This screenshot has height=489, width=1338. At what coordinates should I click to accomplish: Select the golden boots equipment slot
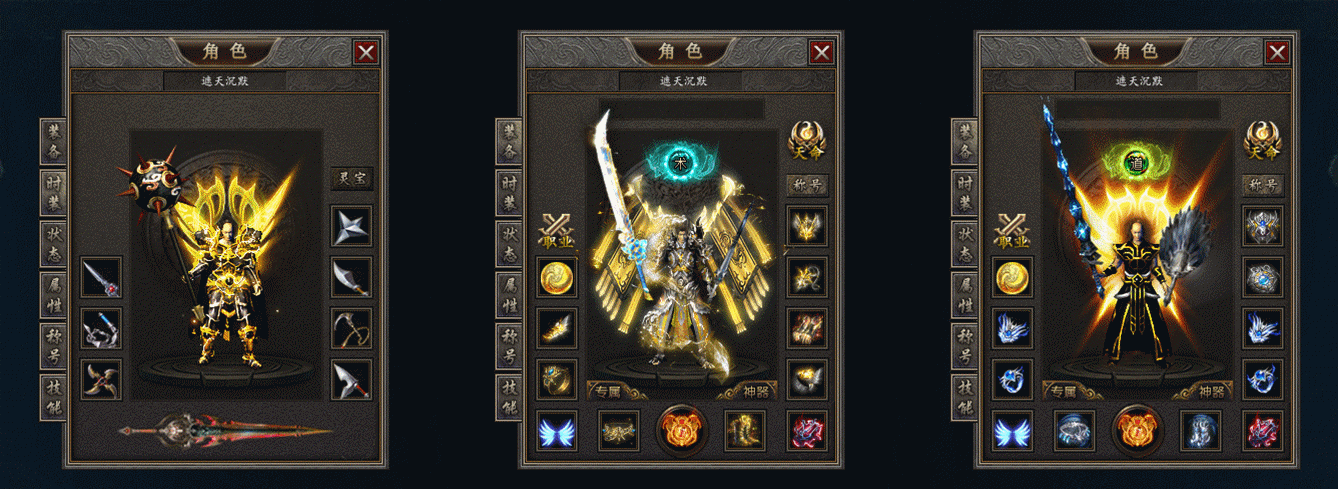click(744, 430)
